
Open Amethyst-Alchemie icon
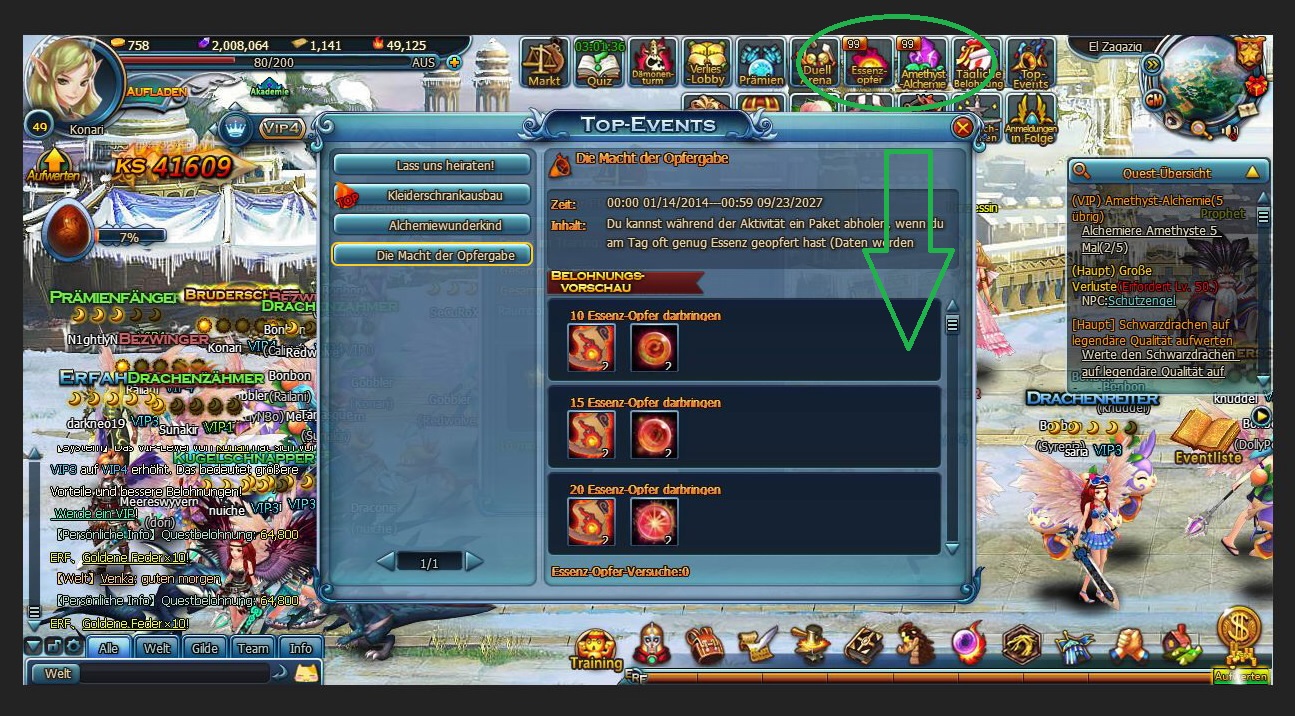pos(922,65)
